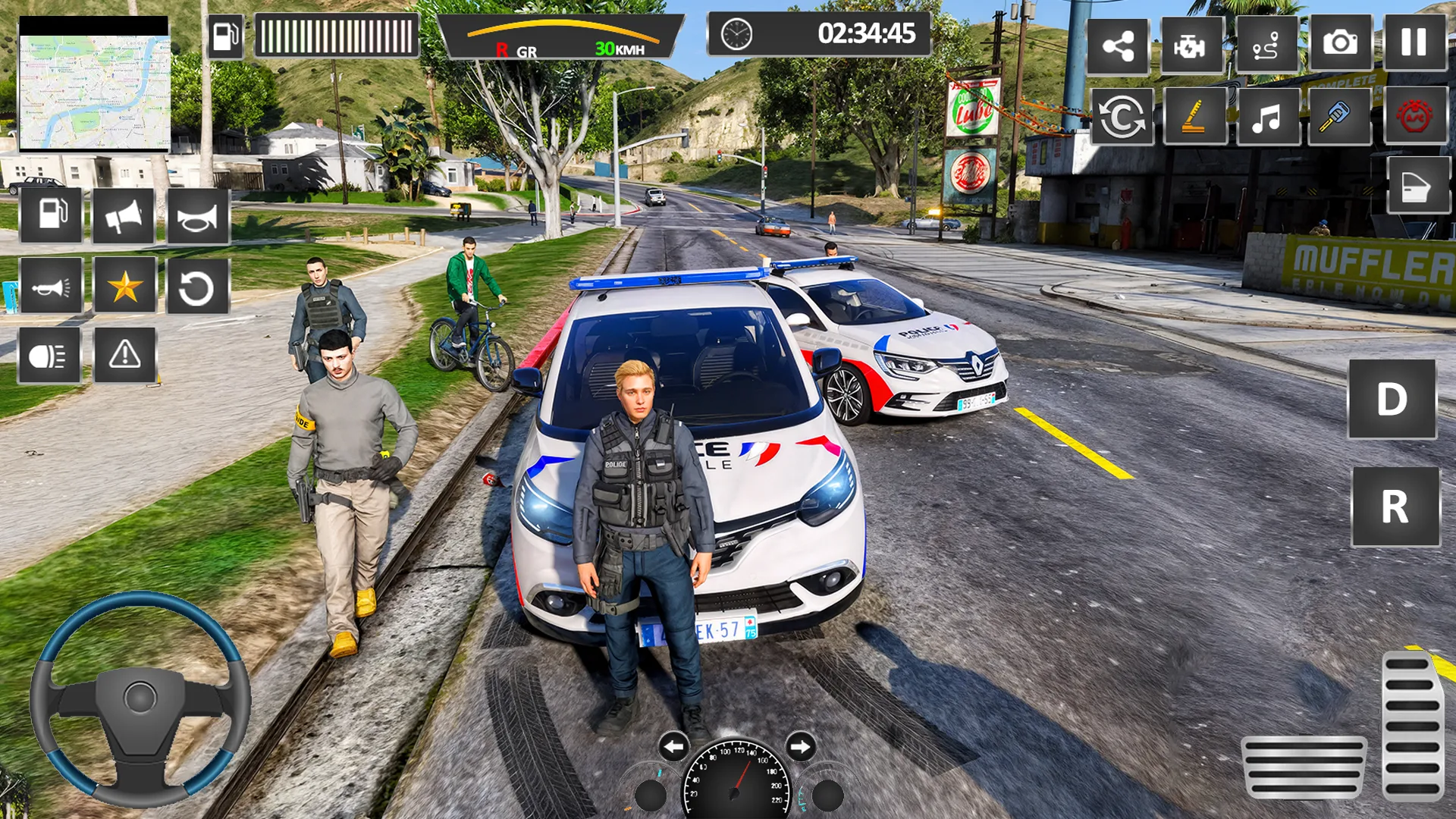Open the share button

tap(1118, 46)
